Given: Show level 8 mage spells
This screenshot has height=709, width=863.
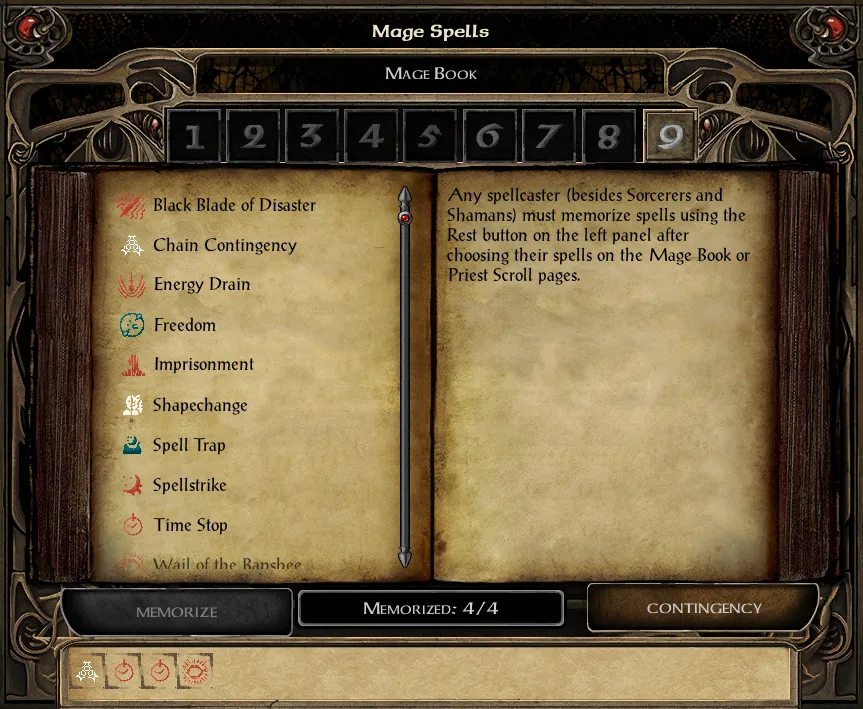Looking at the screenshot, I should (x=607, y=136).
